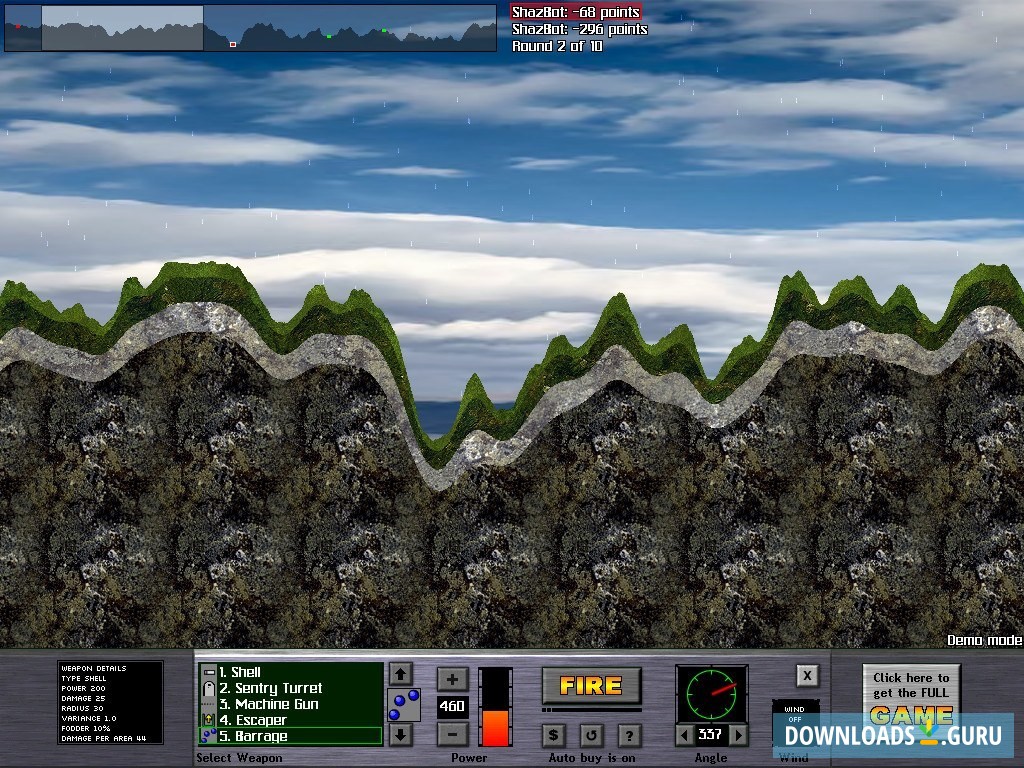The image size is (1024, 768).
Task: Increase shot power with the plus button
Action: [x=452, y=679]
